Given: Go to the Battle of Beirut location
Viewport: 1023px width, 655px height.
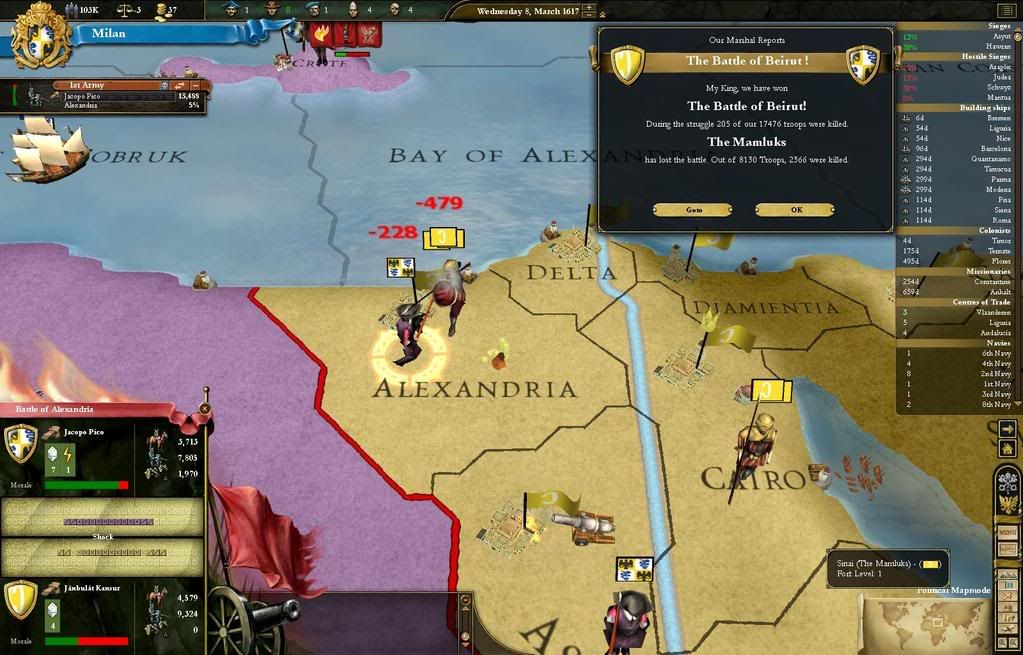Looking at the screenshot, I should 693,210.
